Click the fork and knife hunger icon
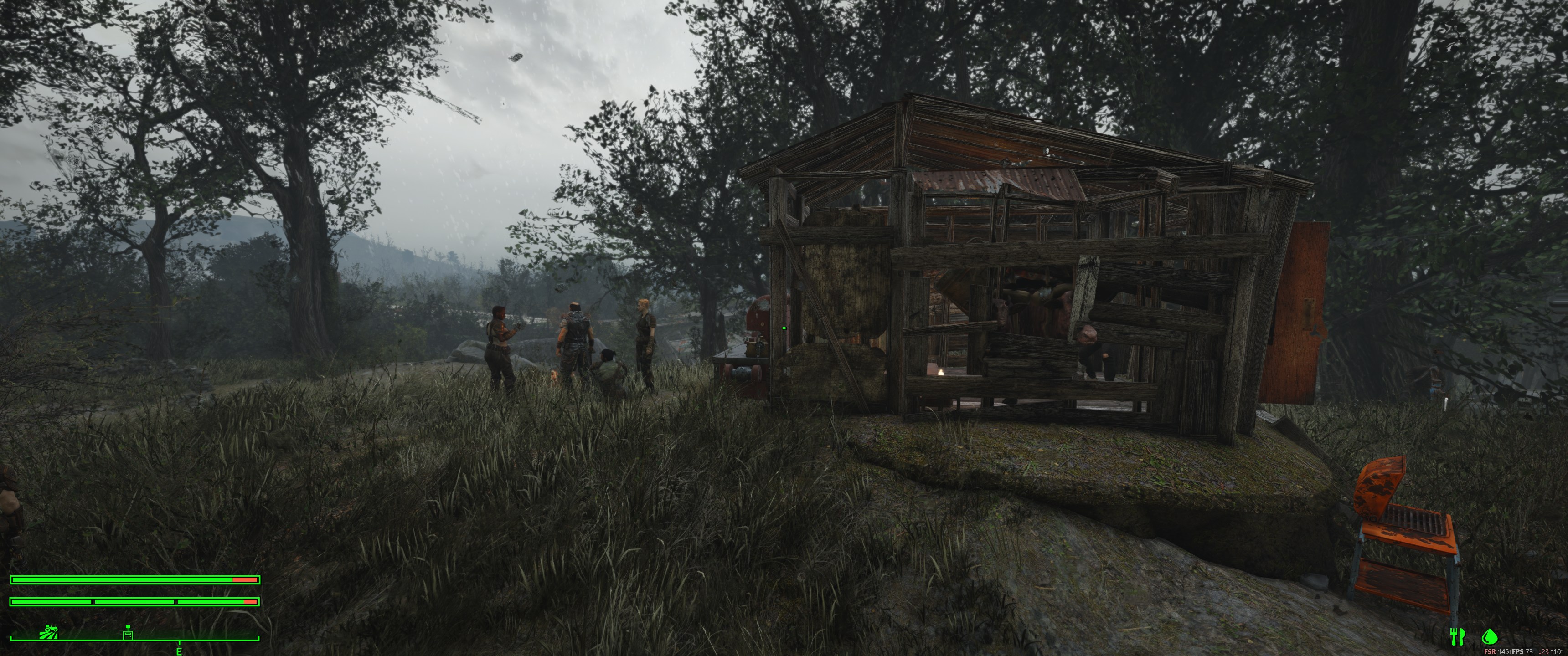Image resolution: width=1568 pixels, height=656 pixels. tap(1457, 636)
